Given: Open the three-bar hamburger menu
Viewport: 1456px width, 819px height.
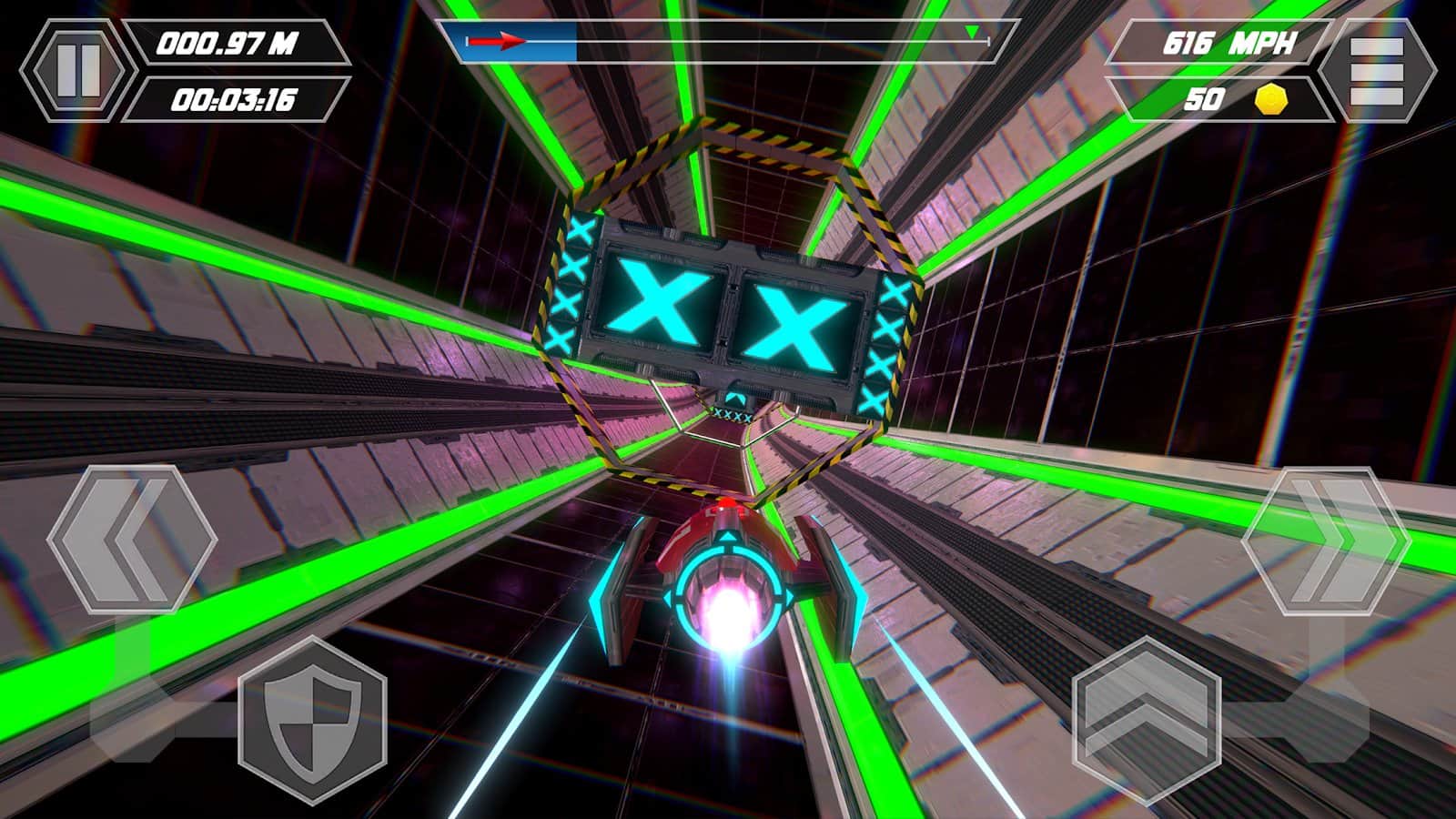Looking at the screenshot, I should tap(1376, 71).
